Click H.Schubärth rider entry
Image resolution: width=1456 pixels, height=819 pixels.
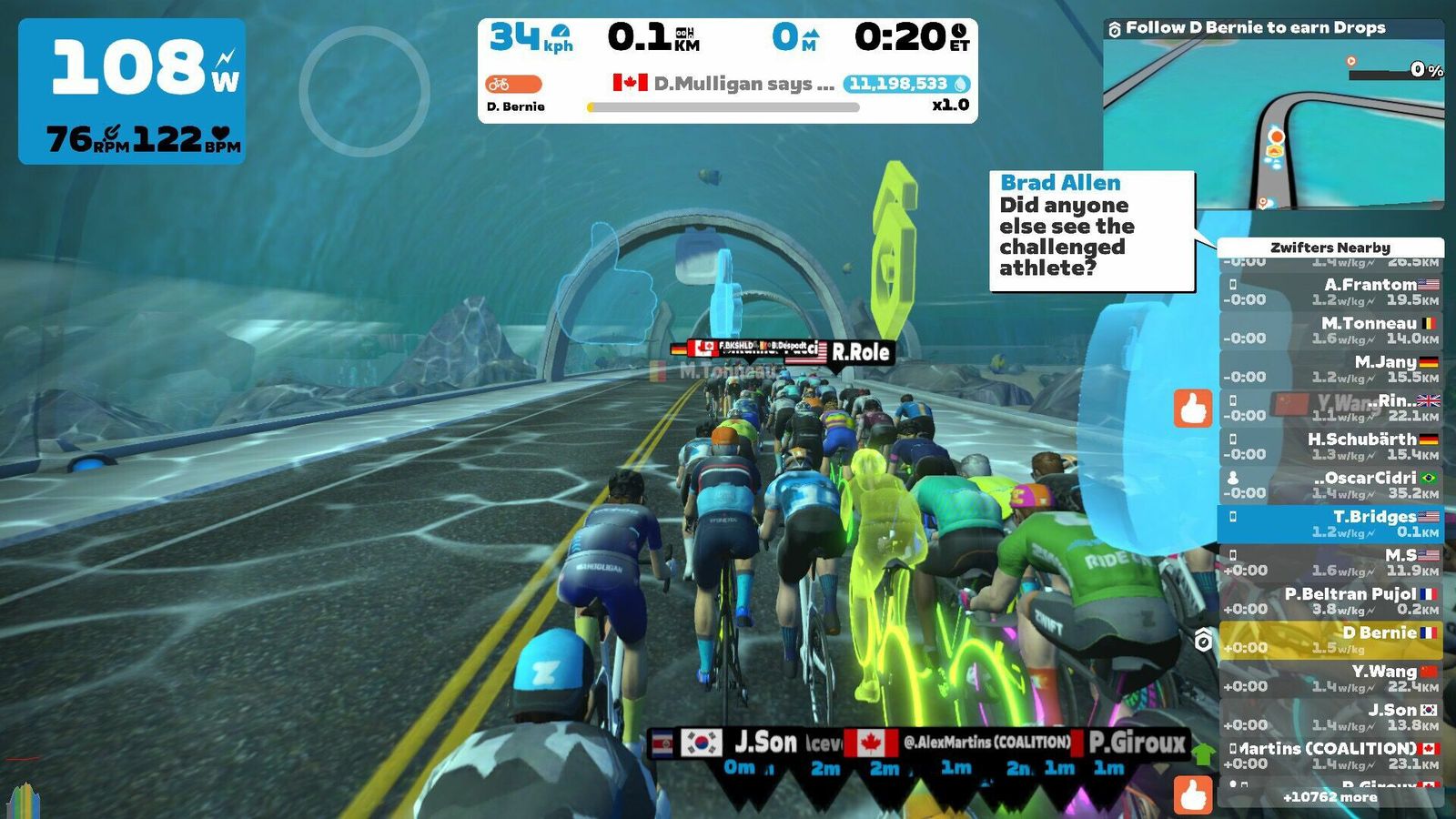(x=1330, y=446)
